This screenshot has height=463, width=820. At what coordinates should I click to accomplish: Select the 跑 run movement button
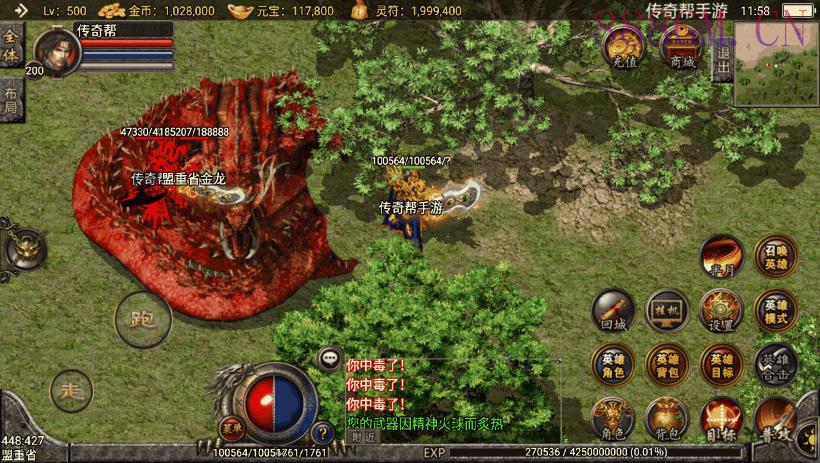point(143,319)
